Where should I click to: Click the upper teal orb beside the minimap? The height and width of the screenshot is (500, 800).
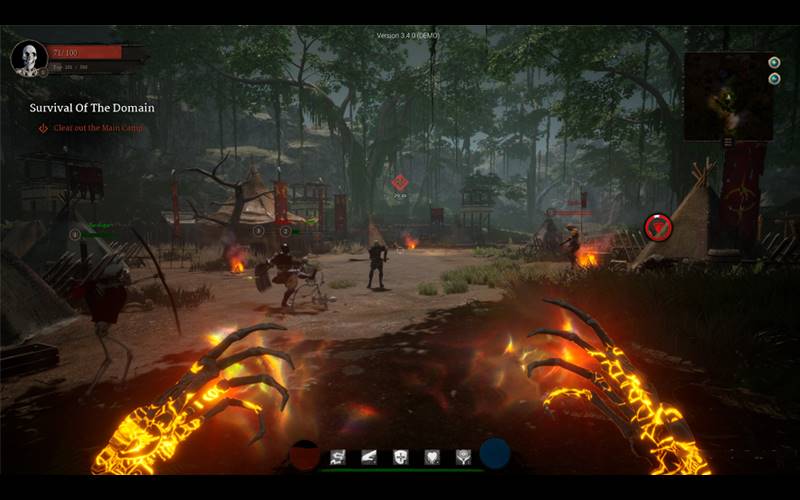click(x=774, y=62)
